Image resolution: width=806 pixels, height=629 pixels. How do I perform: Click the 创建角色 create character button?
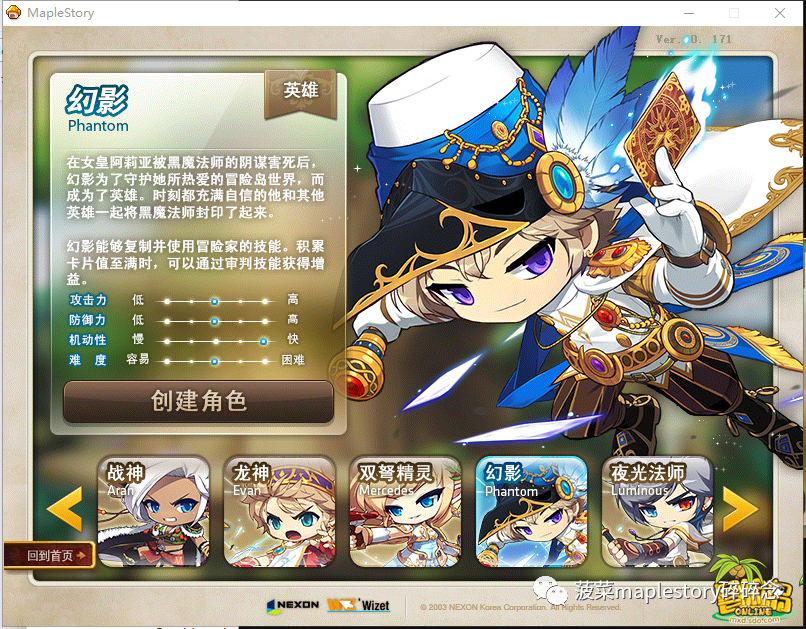pos(198,401)
